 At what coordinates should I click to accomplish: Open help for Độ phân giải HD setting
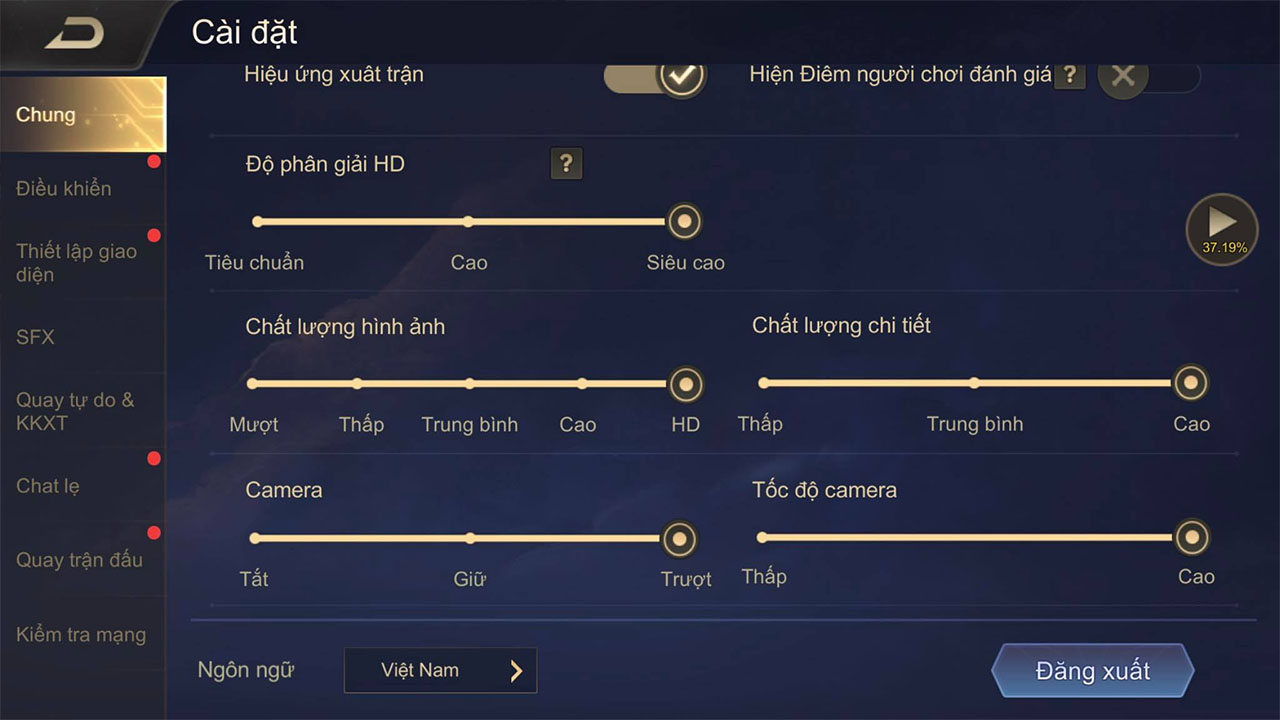[566, 164]
